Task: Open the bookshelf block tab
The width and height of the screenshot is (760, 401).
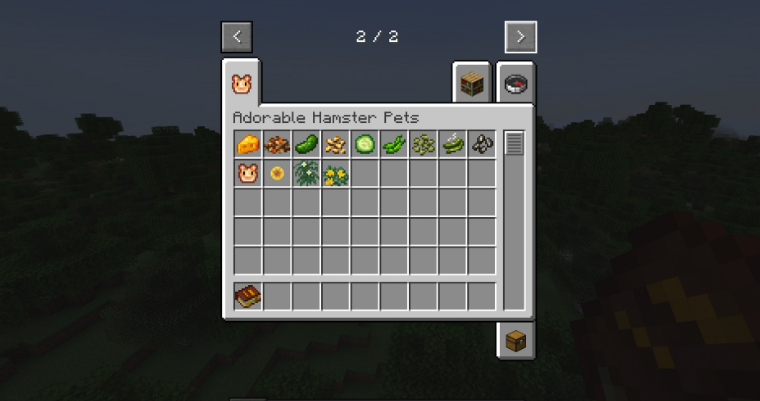Action: [x=472, y=85]
